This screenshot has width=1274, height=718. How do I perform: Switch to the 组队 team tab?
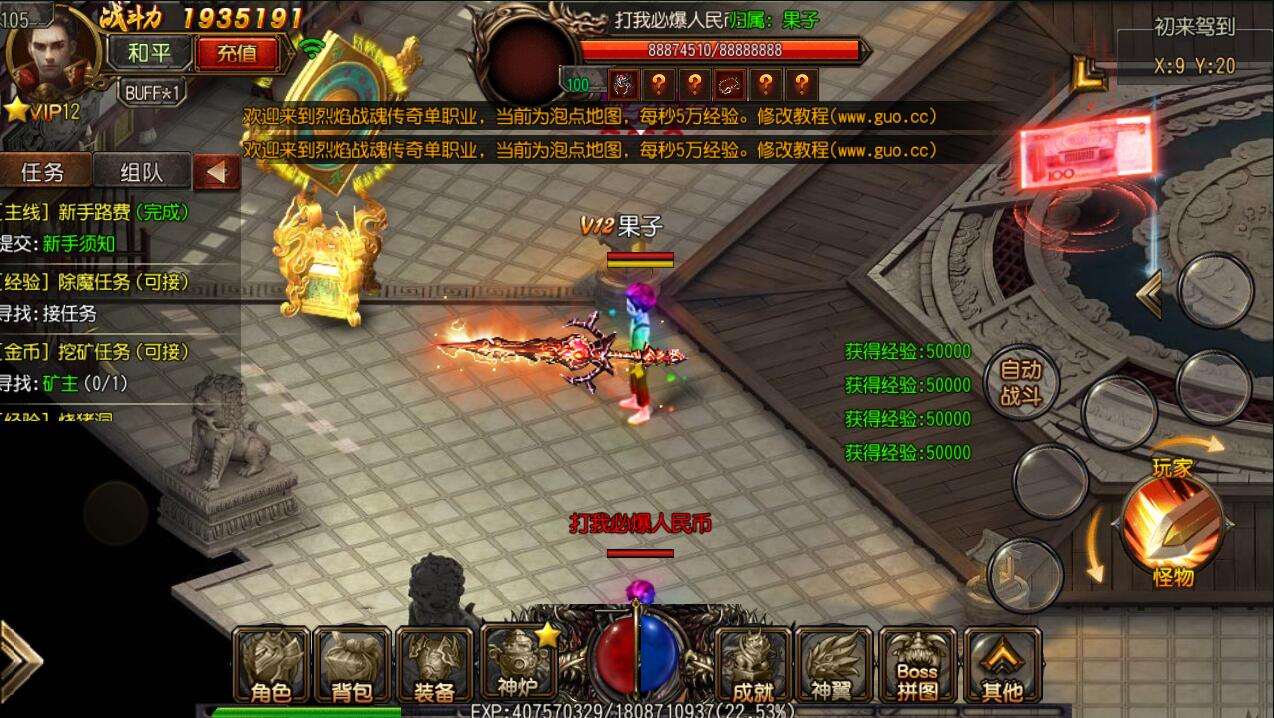click(x=141, y=171)
